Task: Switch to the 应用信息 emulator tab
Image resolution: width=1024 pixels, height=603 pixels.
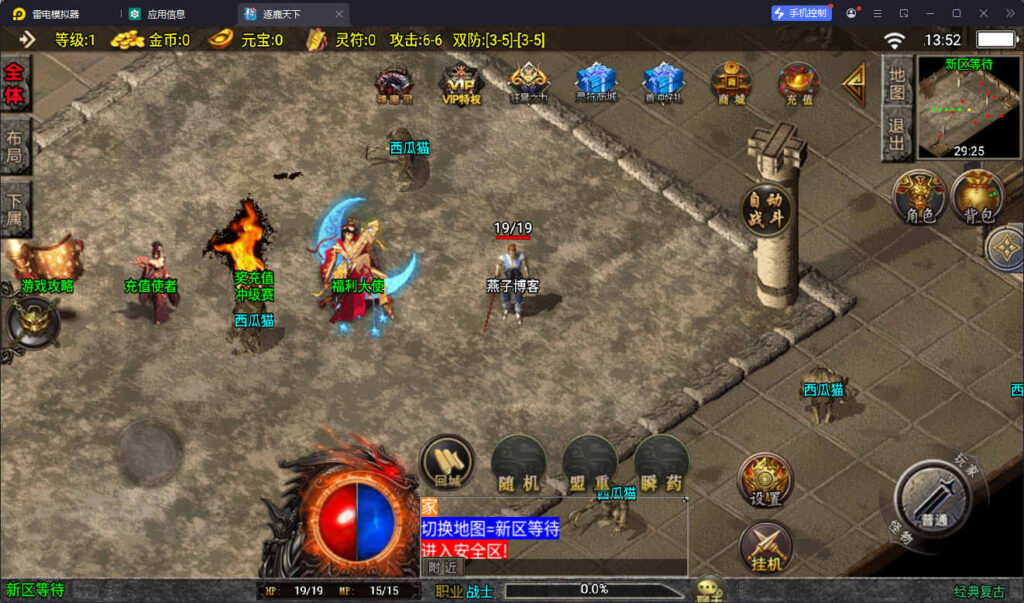Action: (165, 14)
